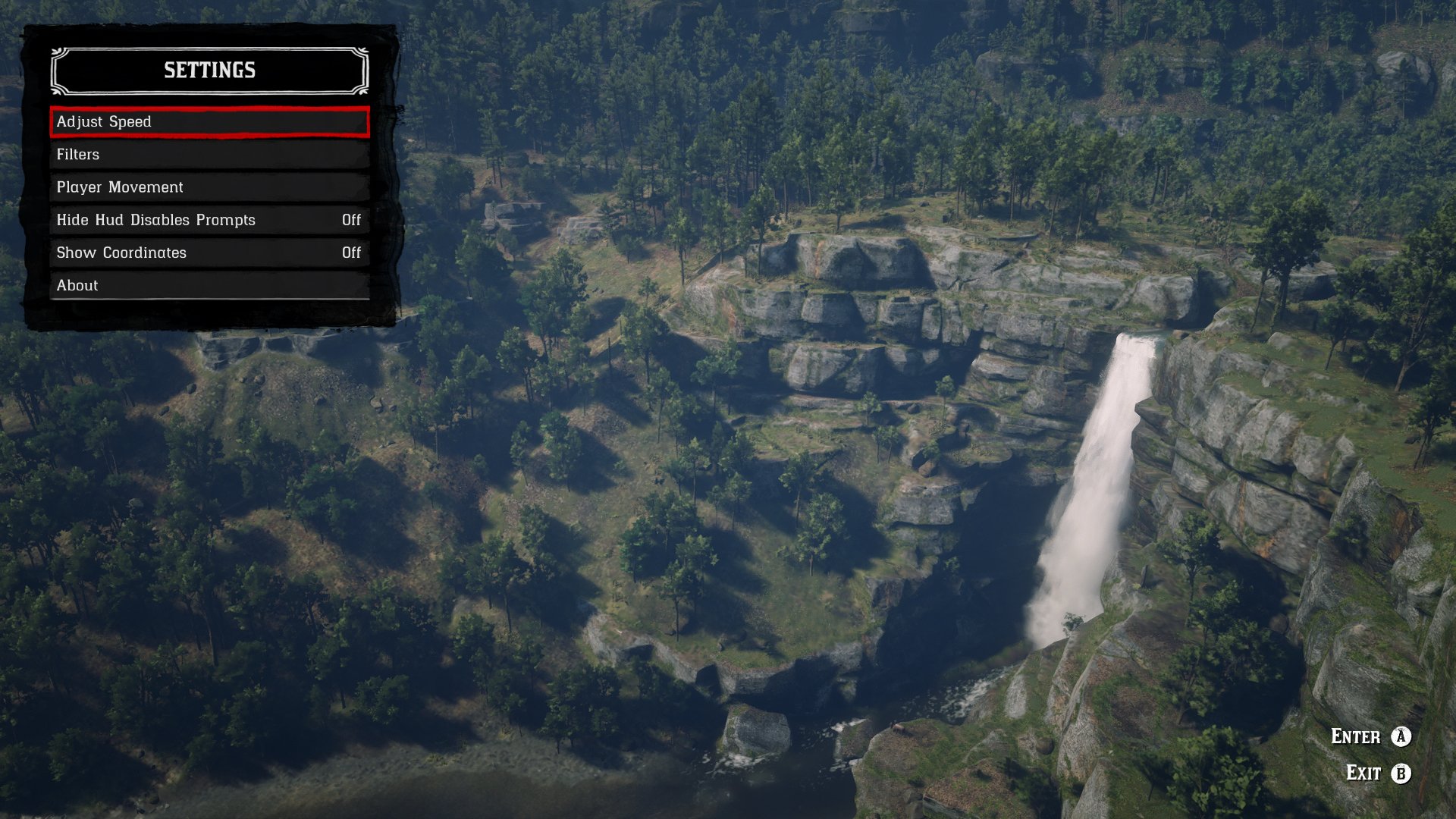Image resolution: width=1456 pixels, height=819 pixels.
Task: Toggle the Show Coordinates setting
Action: click(x=209, y=253)
